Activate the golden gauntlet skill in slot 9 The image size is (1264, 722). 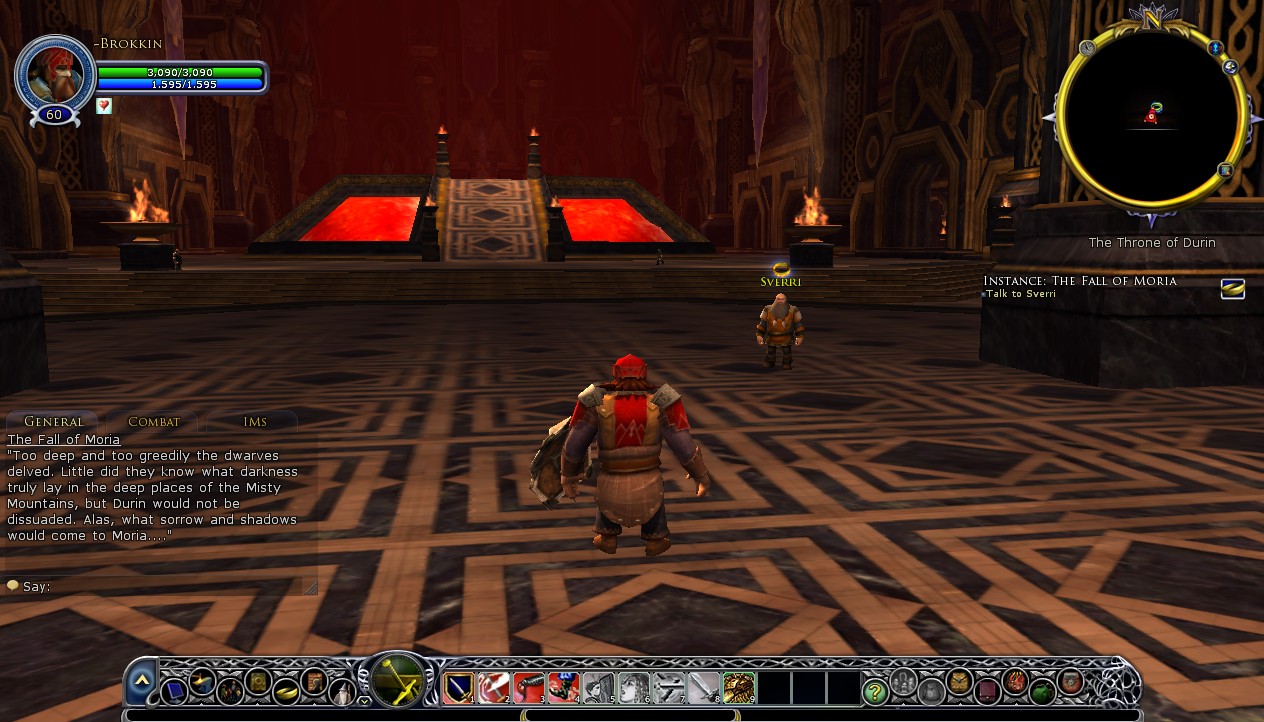738,687
